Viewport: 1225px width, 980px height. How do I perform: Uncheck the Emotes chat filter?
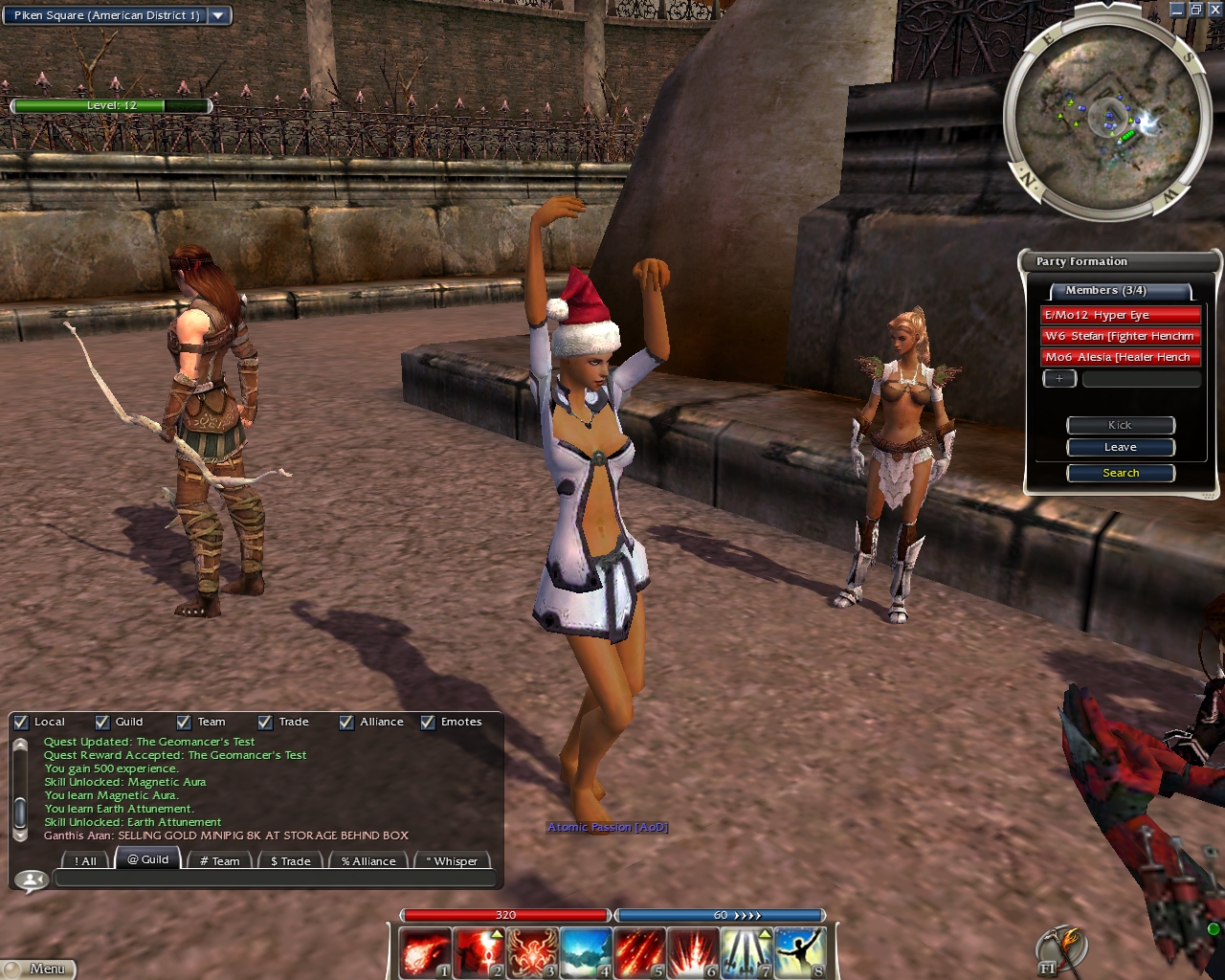pyautogui.click(x=428, y=723)
